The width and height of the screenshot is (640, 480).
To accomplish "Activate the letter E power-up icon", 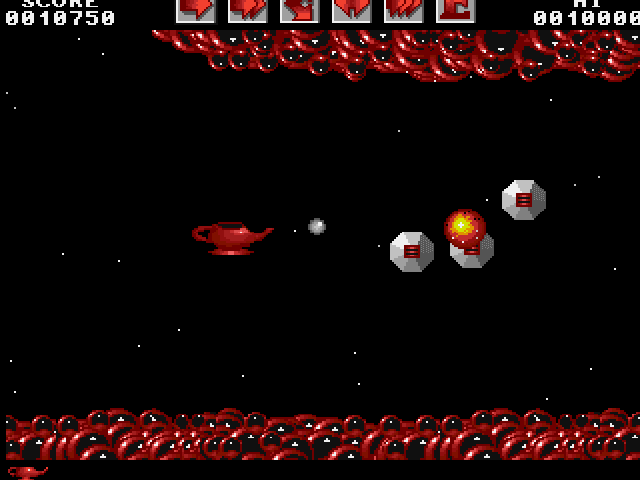I will click(x=455, y=10).
